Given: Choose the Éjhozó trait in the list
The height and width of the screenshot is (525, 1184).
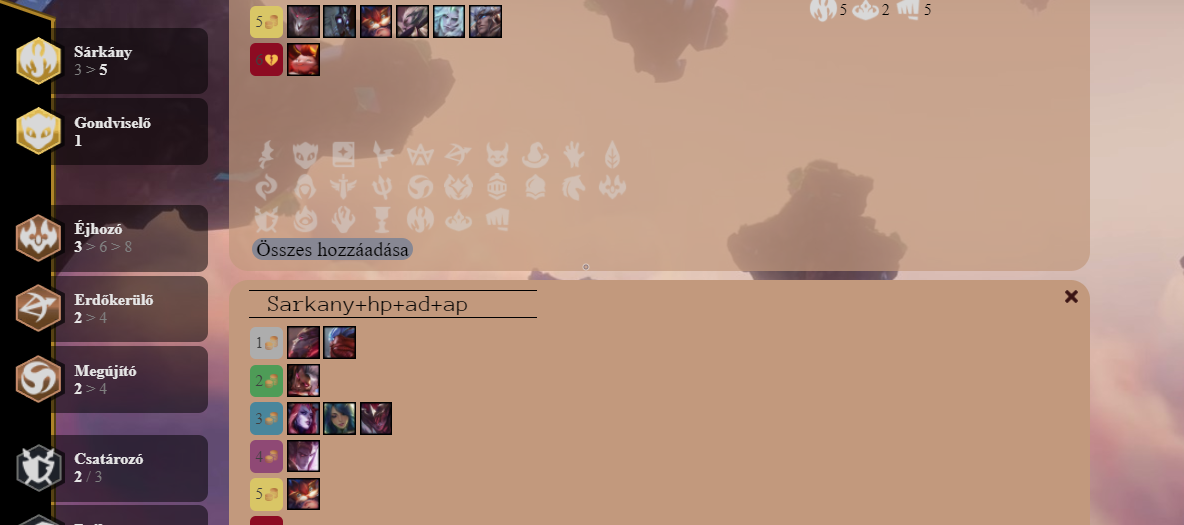Looking at the screenshot, I should [130, 238].
